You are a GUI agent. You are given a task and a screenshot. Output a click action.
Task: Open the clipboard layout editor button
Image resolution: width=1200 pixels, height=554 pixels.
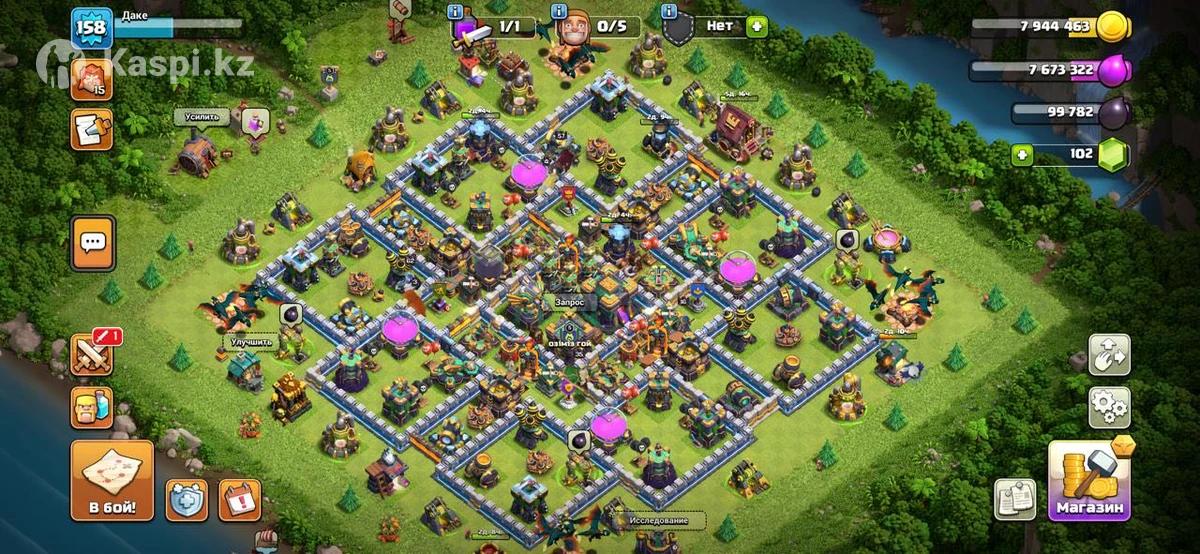pyautogui.click(x=1014, y=499)
